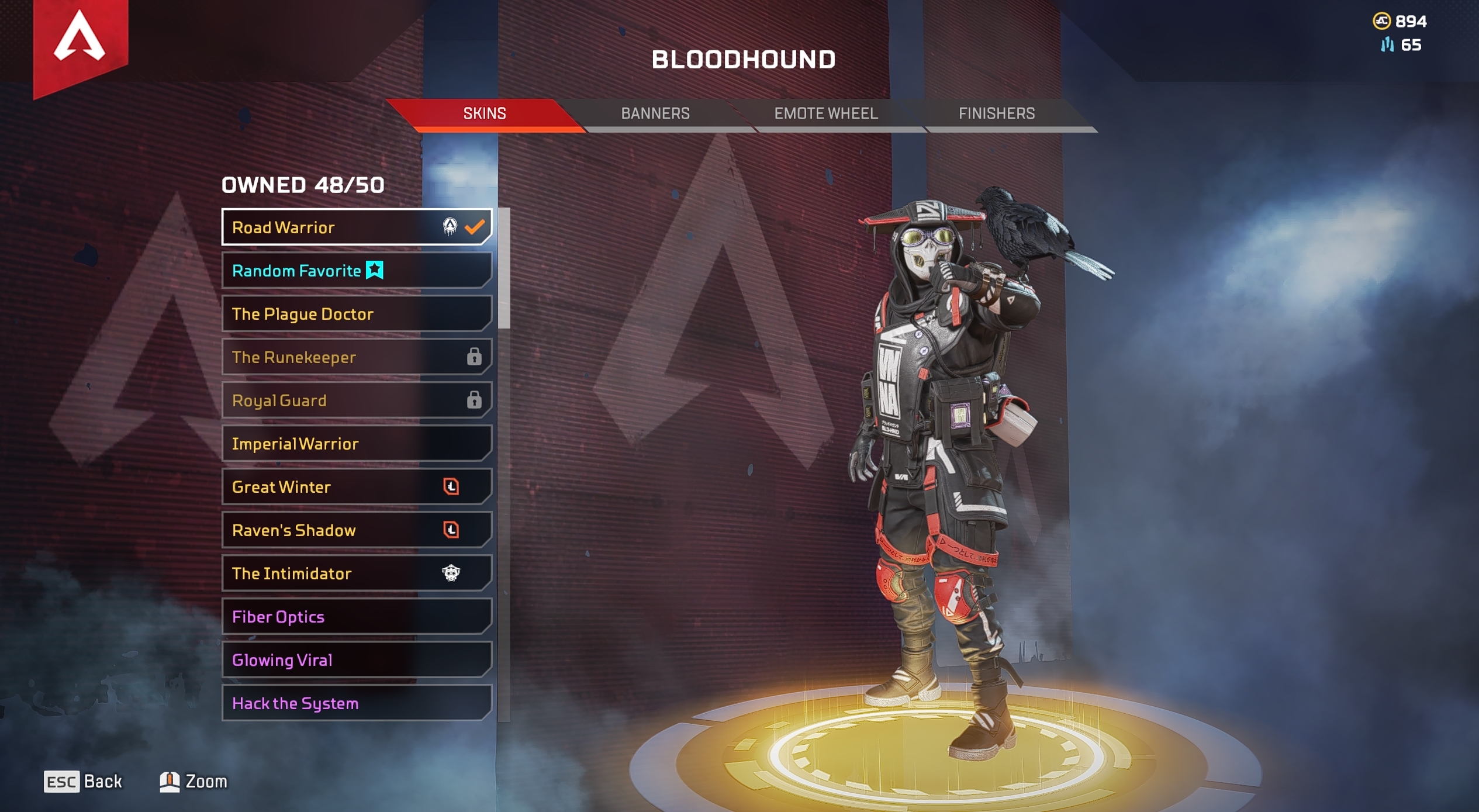Image resolution: width=1479 pixels, height=812 pixels.
Task: Pick the Imperial Warrior skin
Action: [356, 443]
